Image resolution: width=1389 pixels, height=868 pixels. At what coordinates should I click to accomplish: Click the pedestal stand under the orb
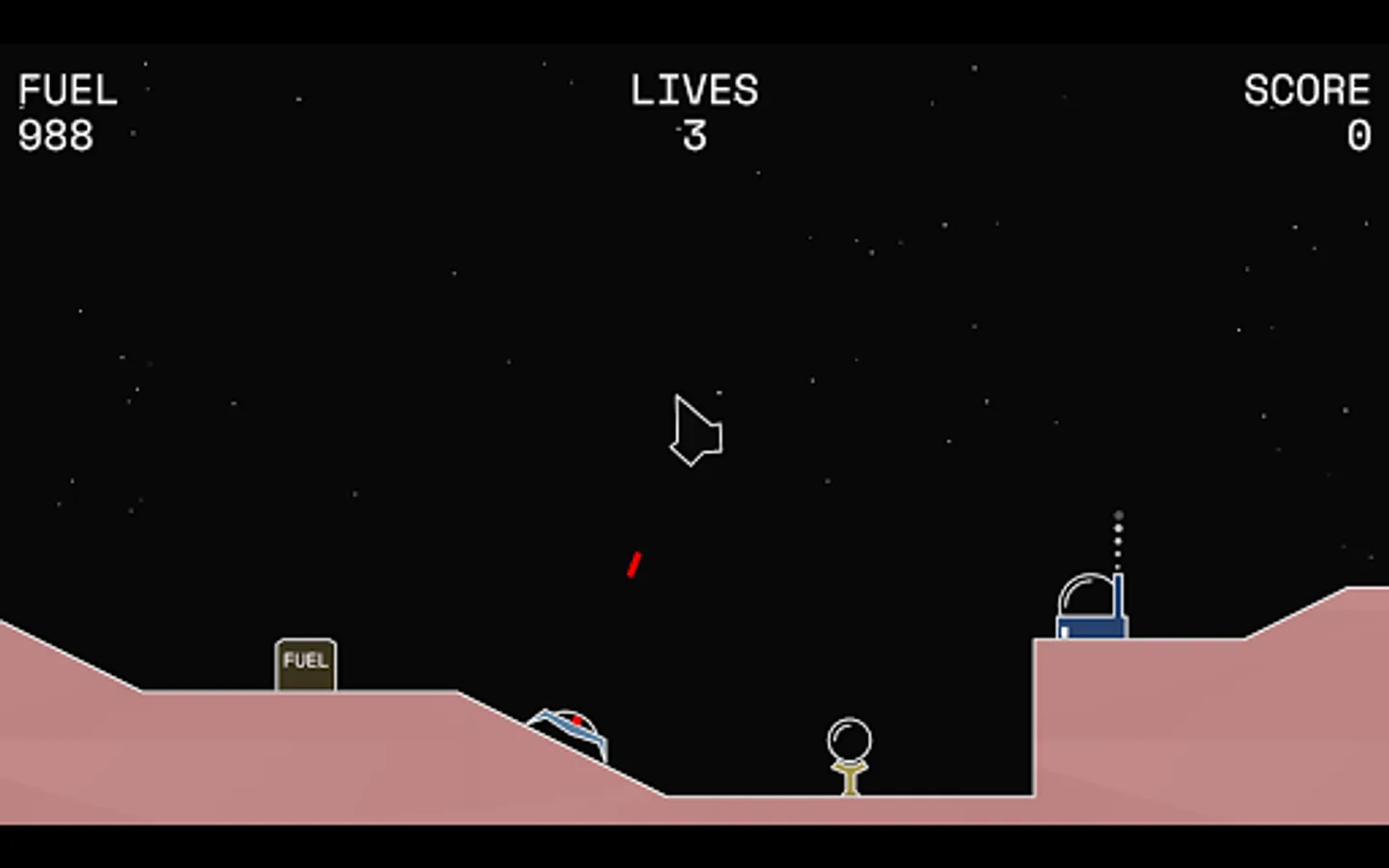point(848,776)
